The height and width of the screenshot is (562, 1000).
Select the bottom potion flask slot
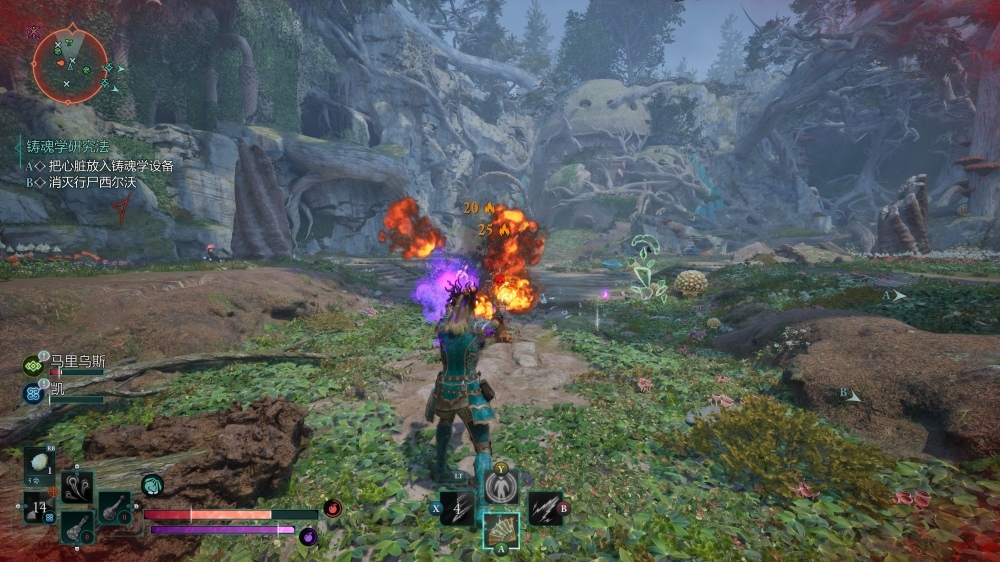pos(77,526)
